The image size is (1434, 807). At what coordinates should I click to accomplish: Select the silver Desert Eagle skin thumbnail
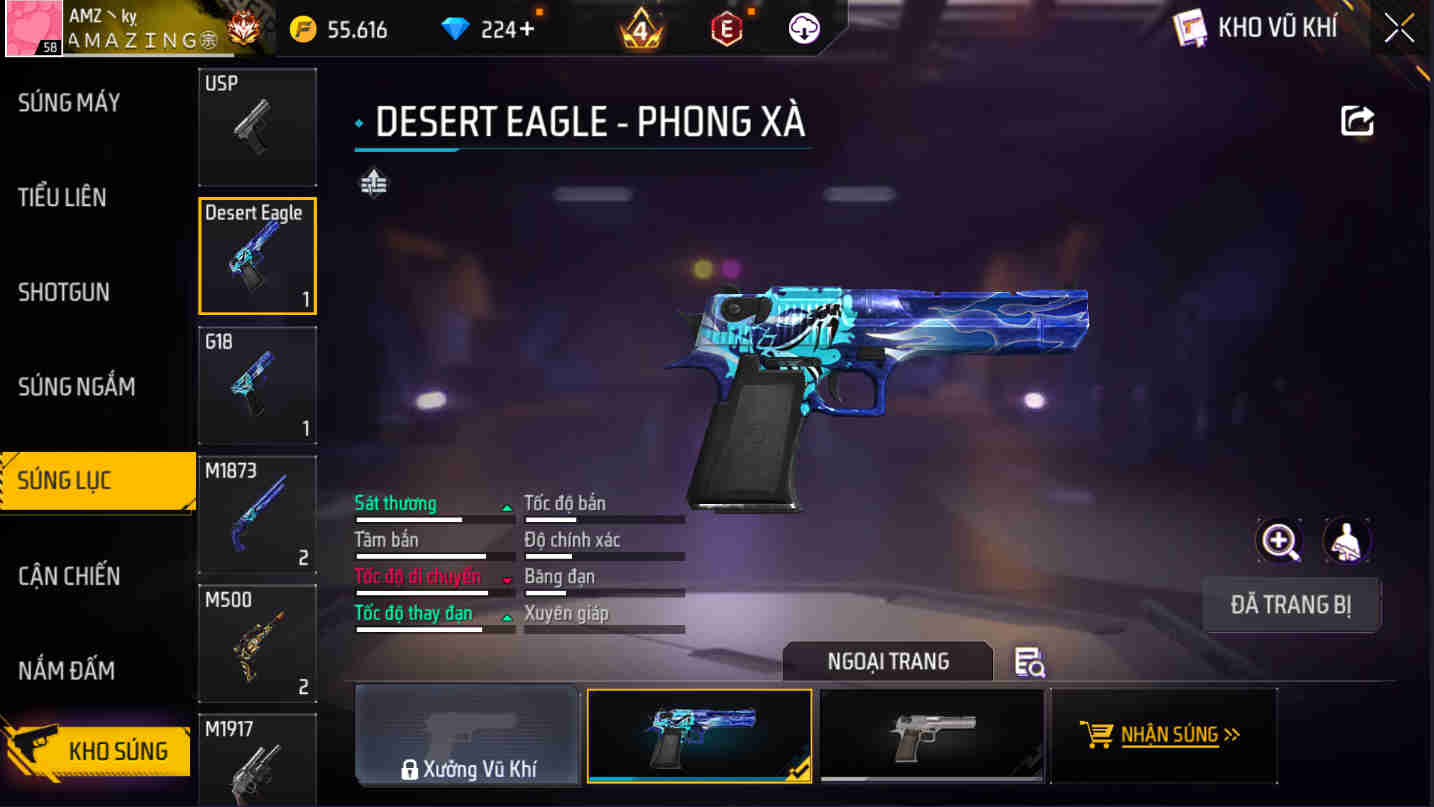[x=930, y=735]
